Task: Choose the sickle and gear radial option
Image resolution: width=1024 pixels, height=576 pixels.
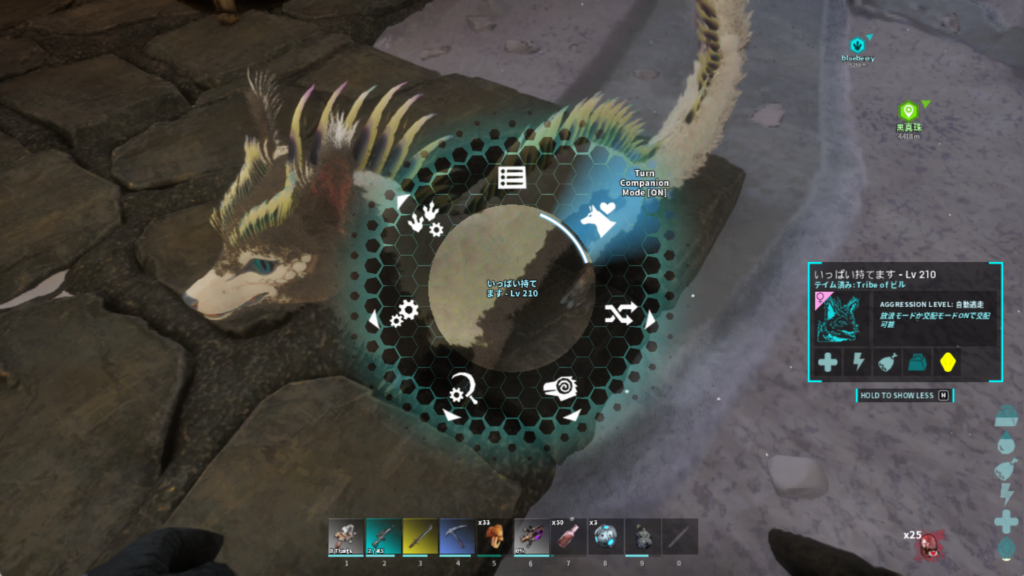Action: (x=463, y=390)
